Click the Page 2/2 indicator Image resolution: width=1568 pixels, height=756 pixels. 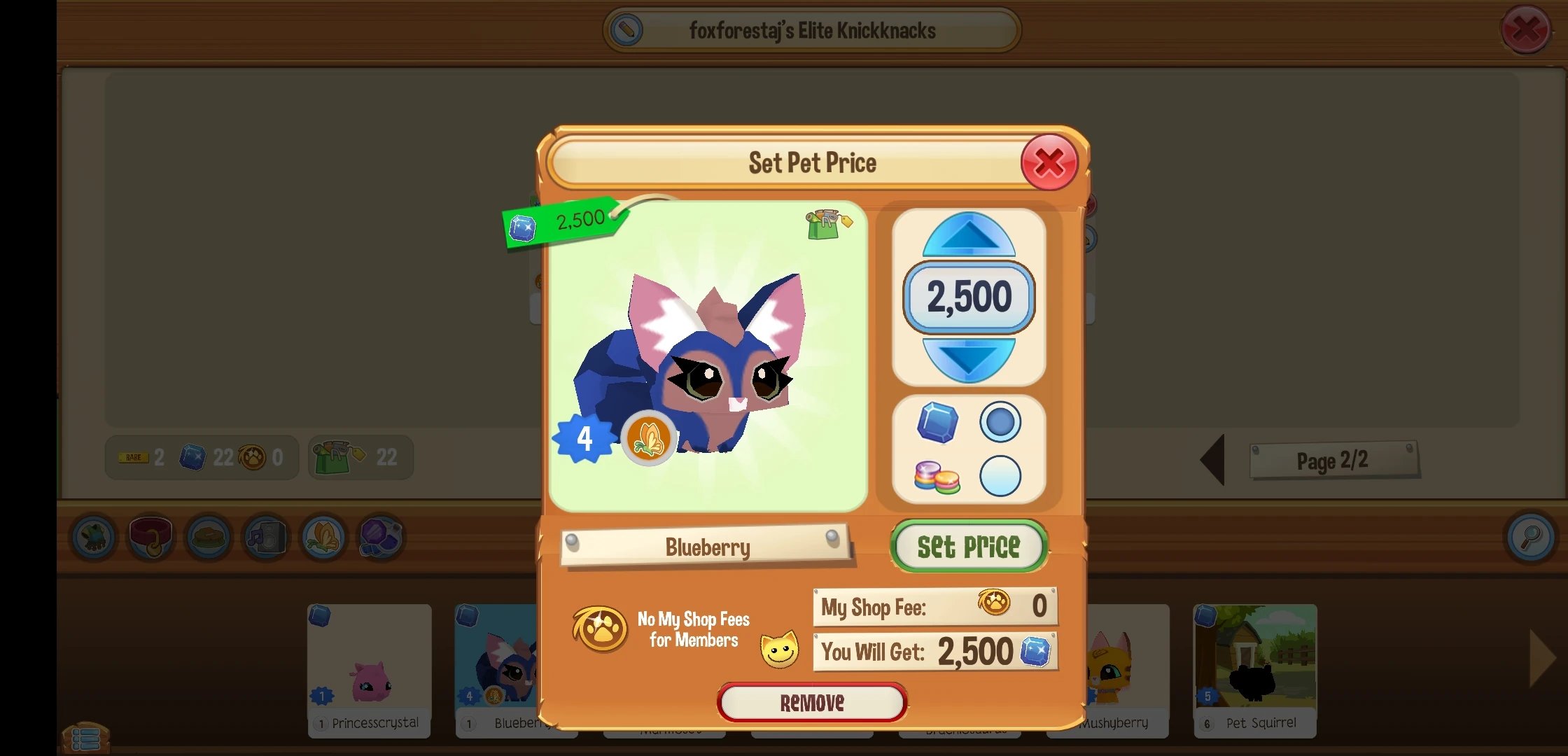(1333, 460)
